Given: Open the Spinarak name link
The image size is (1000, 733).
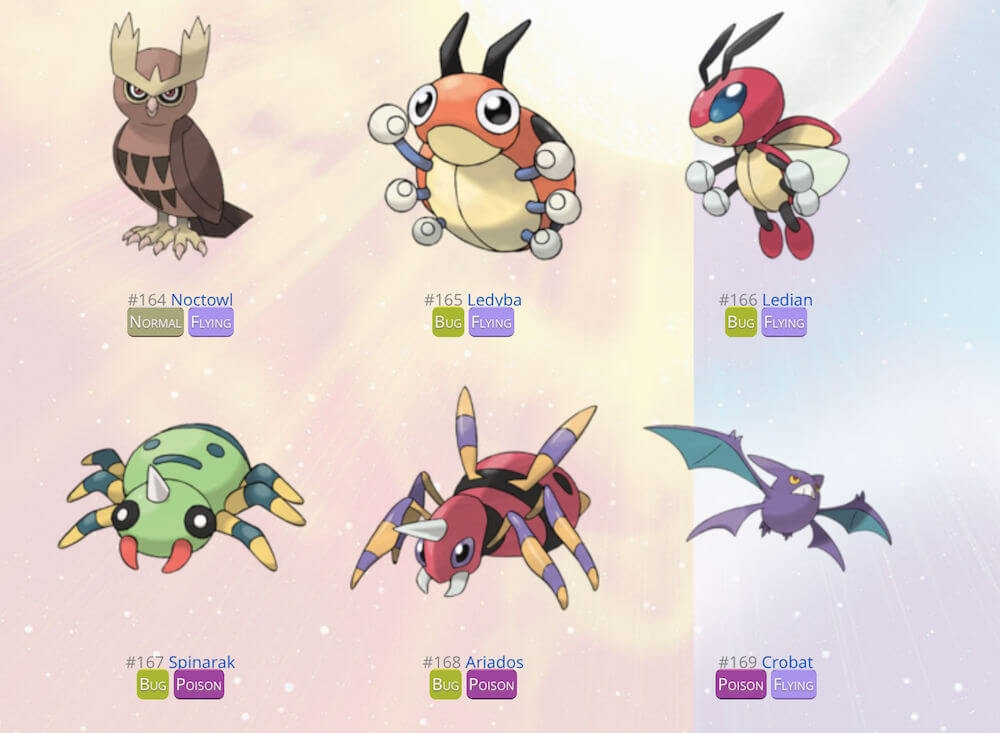Looking at the screenshot, I should pos(201,662).
